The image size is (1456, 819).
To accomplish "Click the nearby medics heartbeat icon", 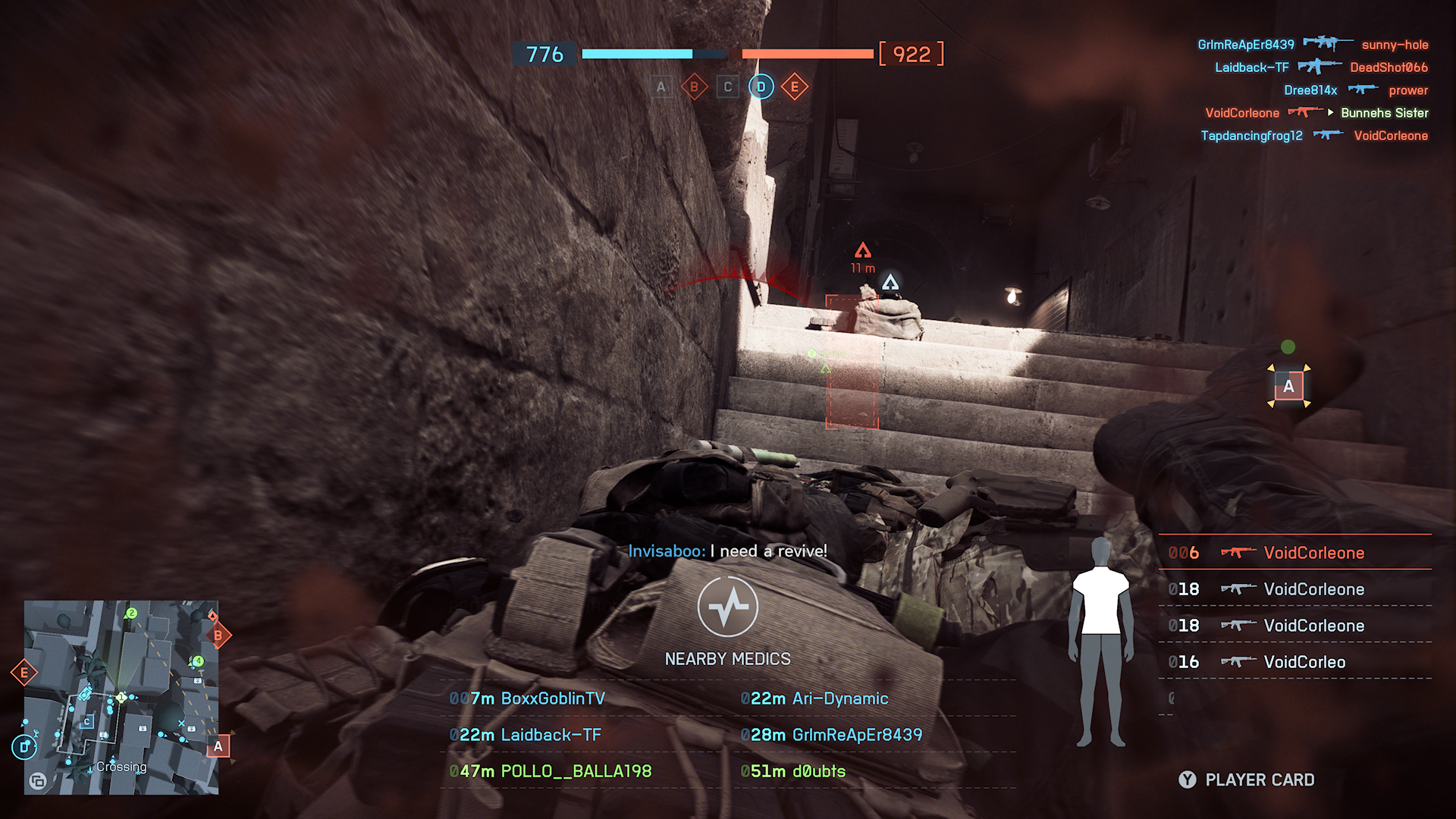I will (x=727, y=607).
